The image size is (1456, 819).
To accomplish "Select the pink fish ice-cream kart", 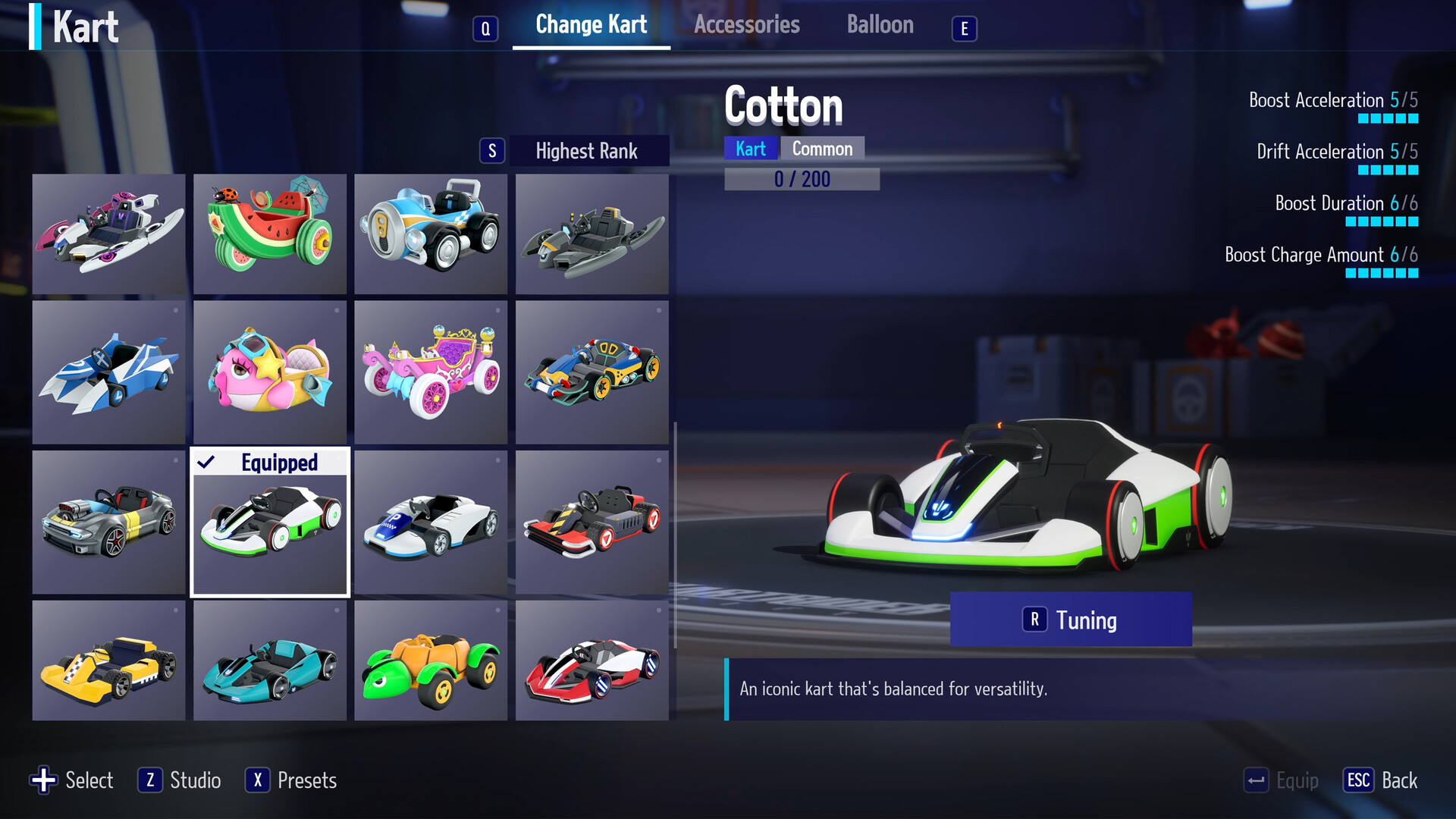I will point(270,372).
